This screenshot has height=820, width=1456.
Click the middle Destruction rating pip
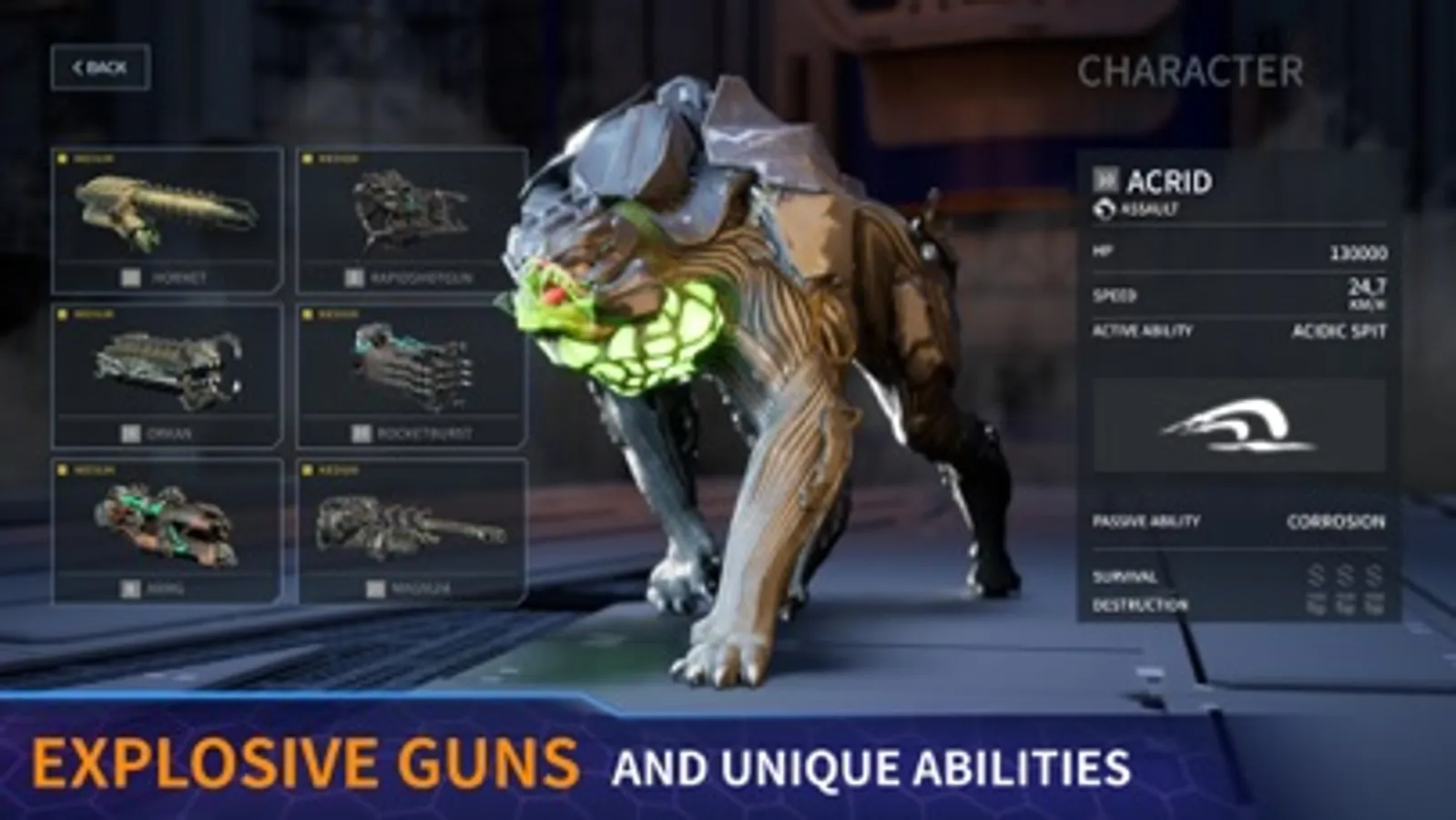point(1342,604)
